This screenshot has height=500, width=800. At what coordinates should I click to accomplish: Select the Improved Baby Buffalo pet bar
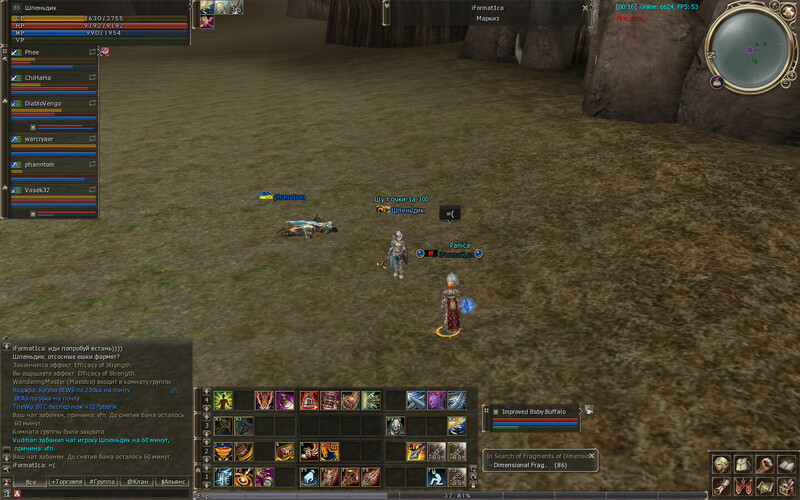pos(533,411)
